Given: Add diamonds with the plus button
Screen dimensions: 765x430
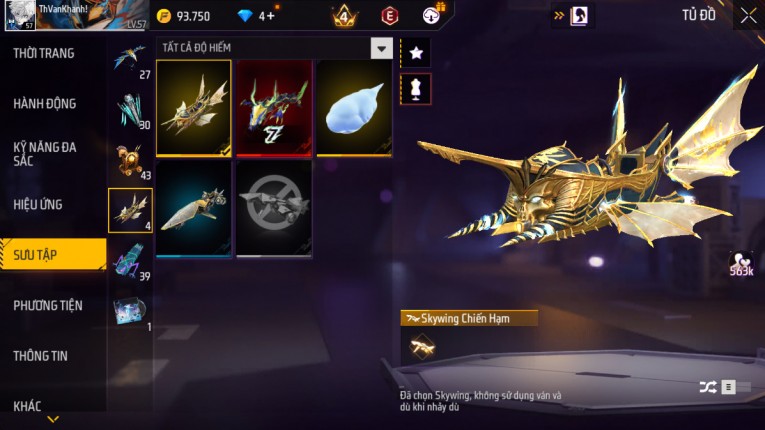Looking at the screenshot, I should pyautogui.click(x=268, y=16).
